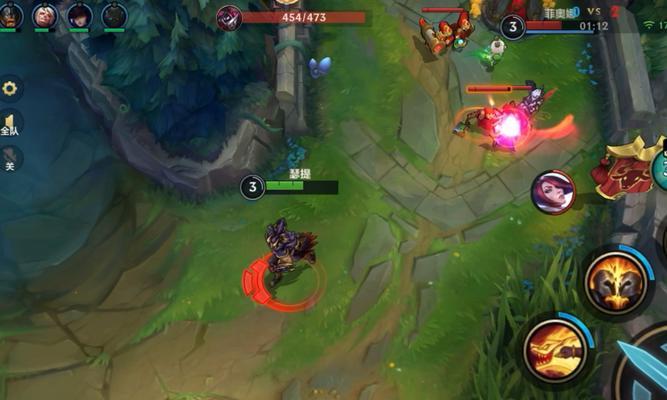This screenshot has width=667, height=400.
Task: Select the dark armored teammate portrait
Action: [113, 15]
